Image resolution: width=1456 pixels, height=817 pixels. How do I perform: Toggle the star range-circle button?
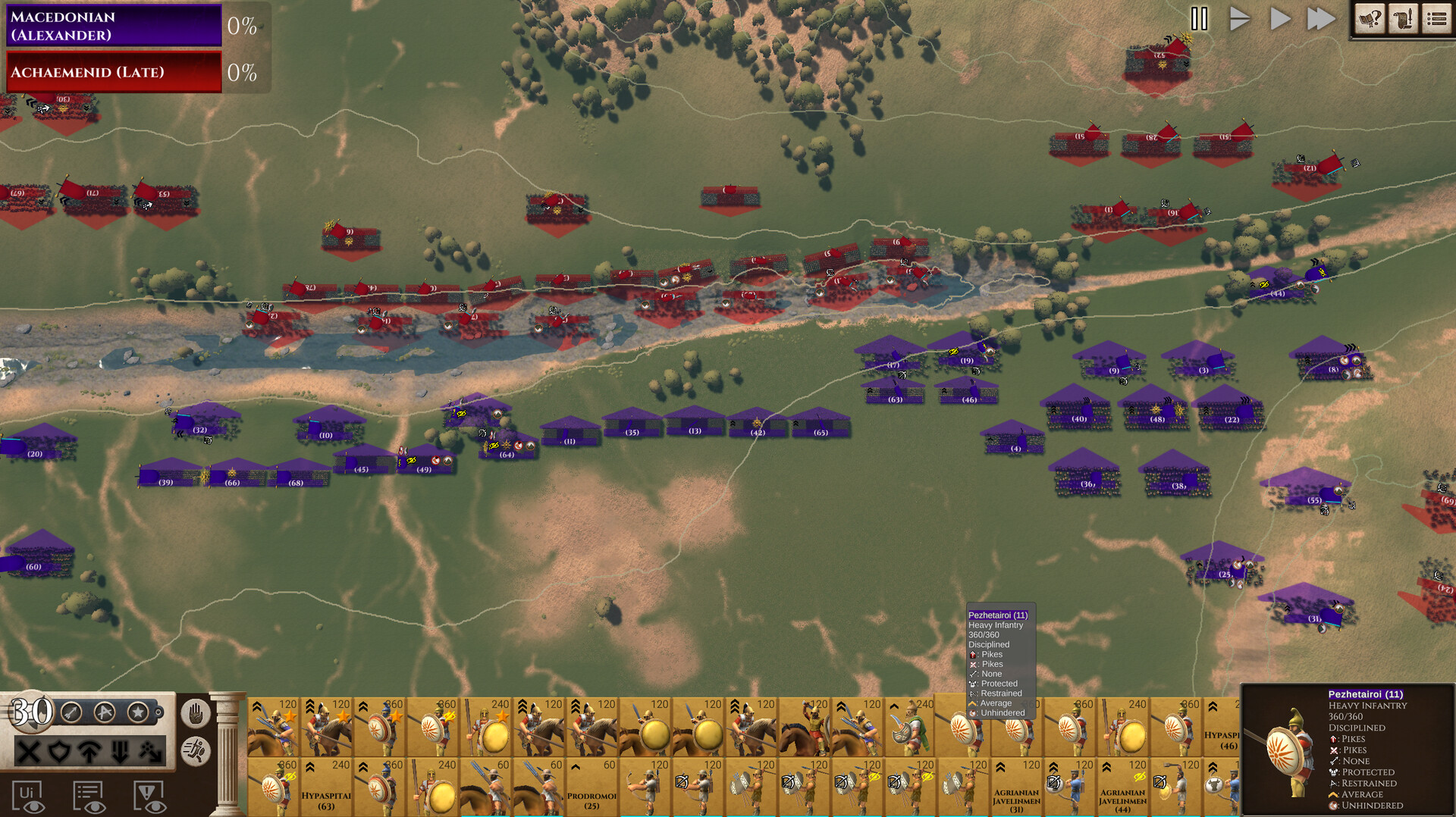click(137, 712)
